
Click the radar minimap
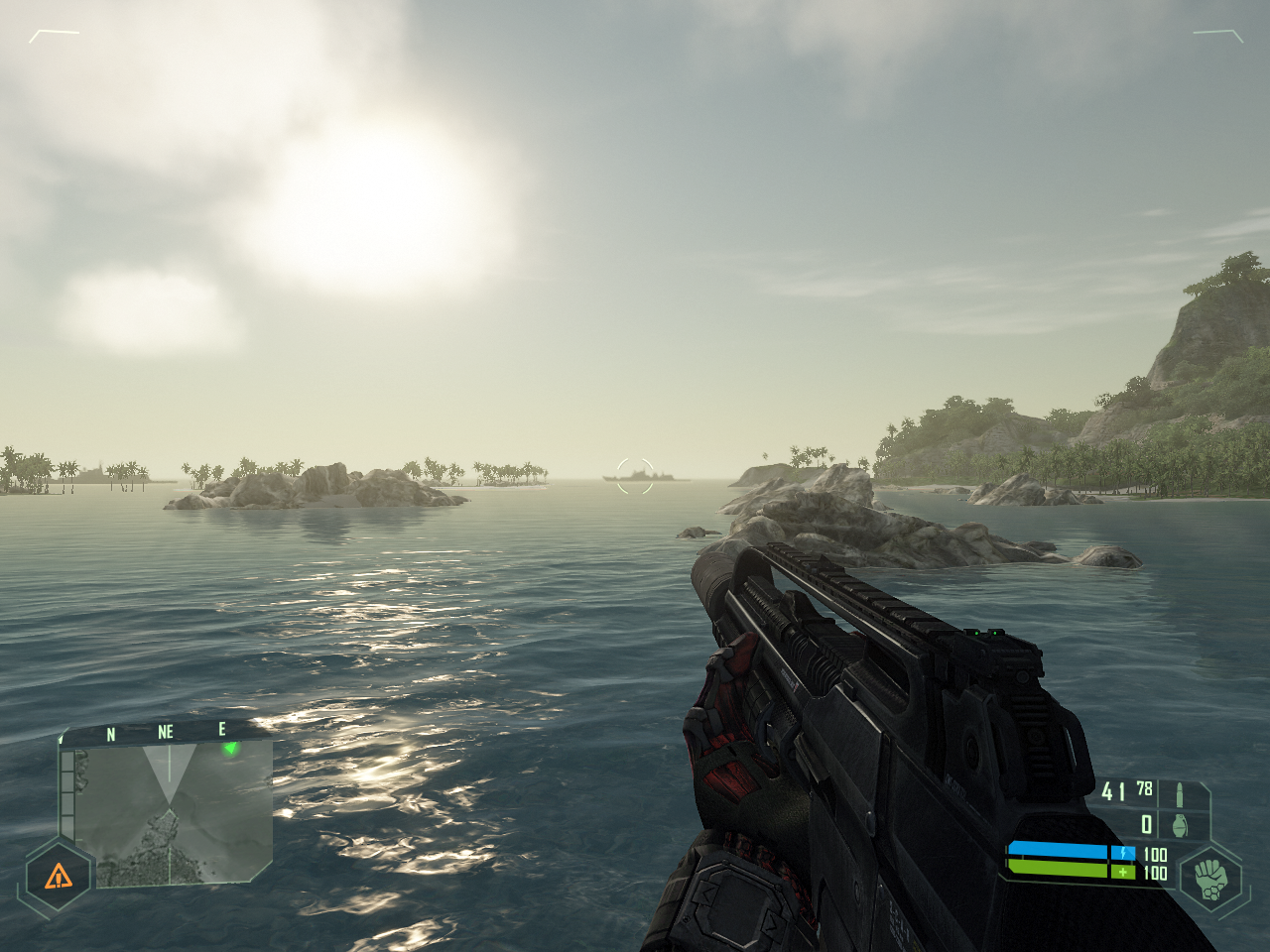[167, 813]
